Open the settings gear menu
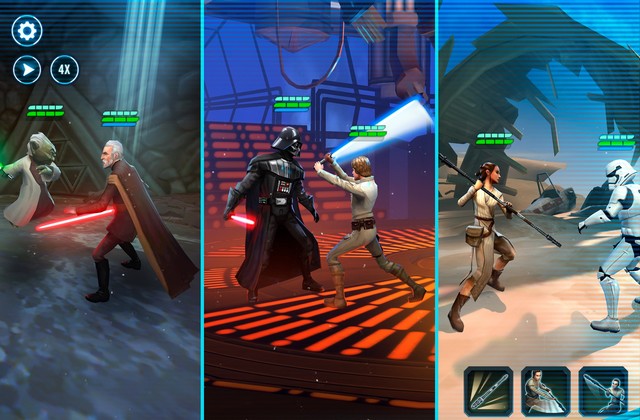 pyautogui.click(x=27, y=31)
